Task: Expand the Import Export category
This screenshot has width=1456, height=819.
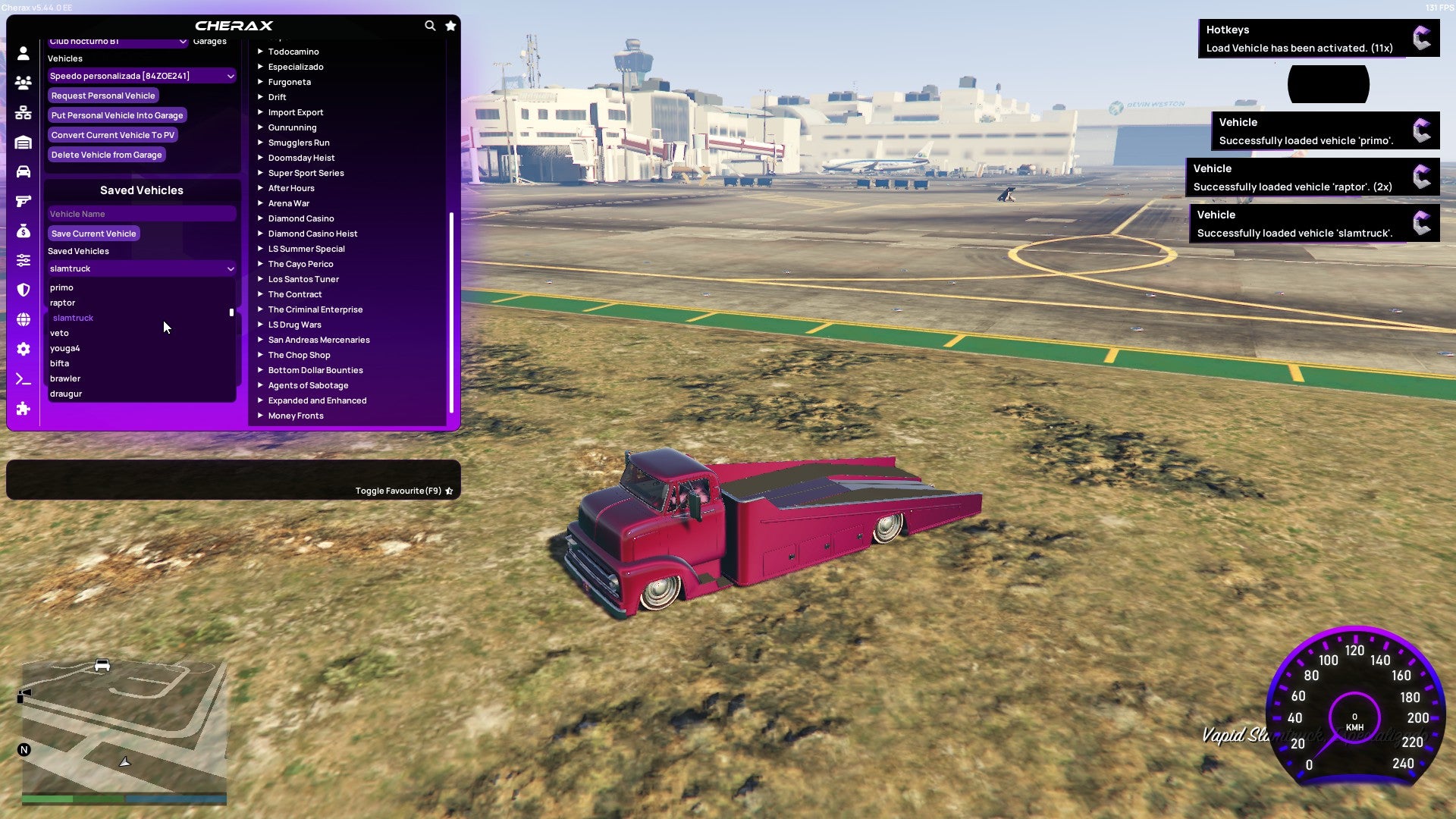Action: coord(296,111)
